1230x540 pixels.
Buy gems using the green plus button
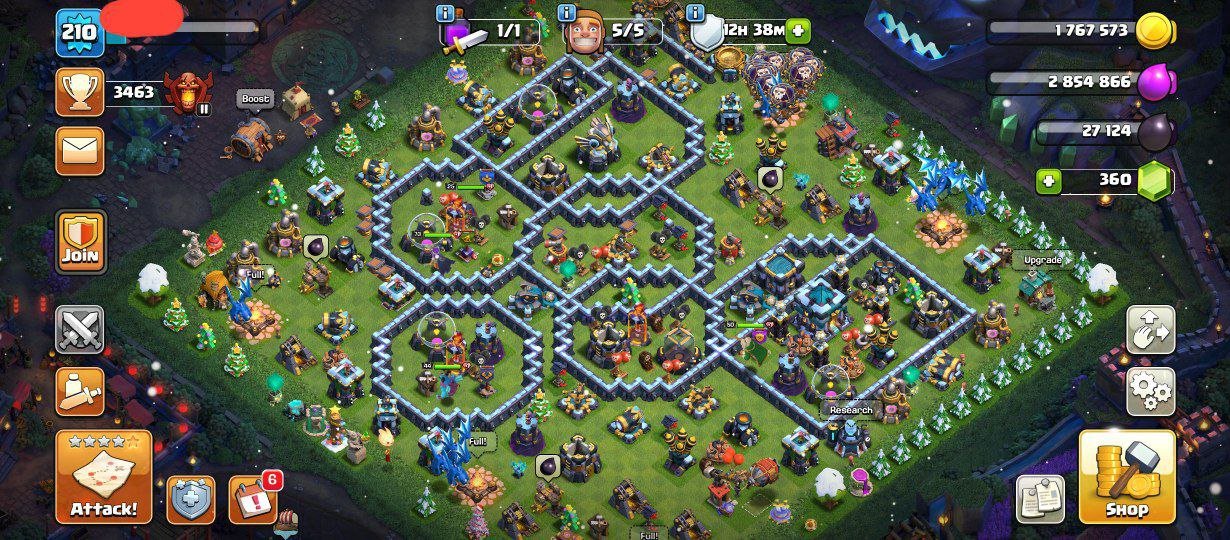click(x=1049, y=181)
